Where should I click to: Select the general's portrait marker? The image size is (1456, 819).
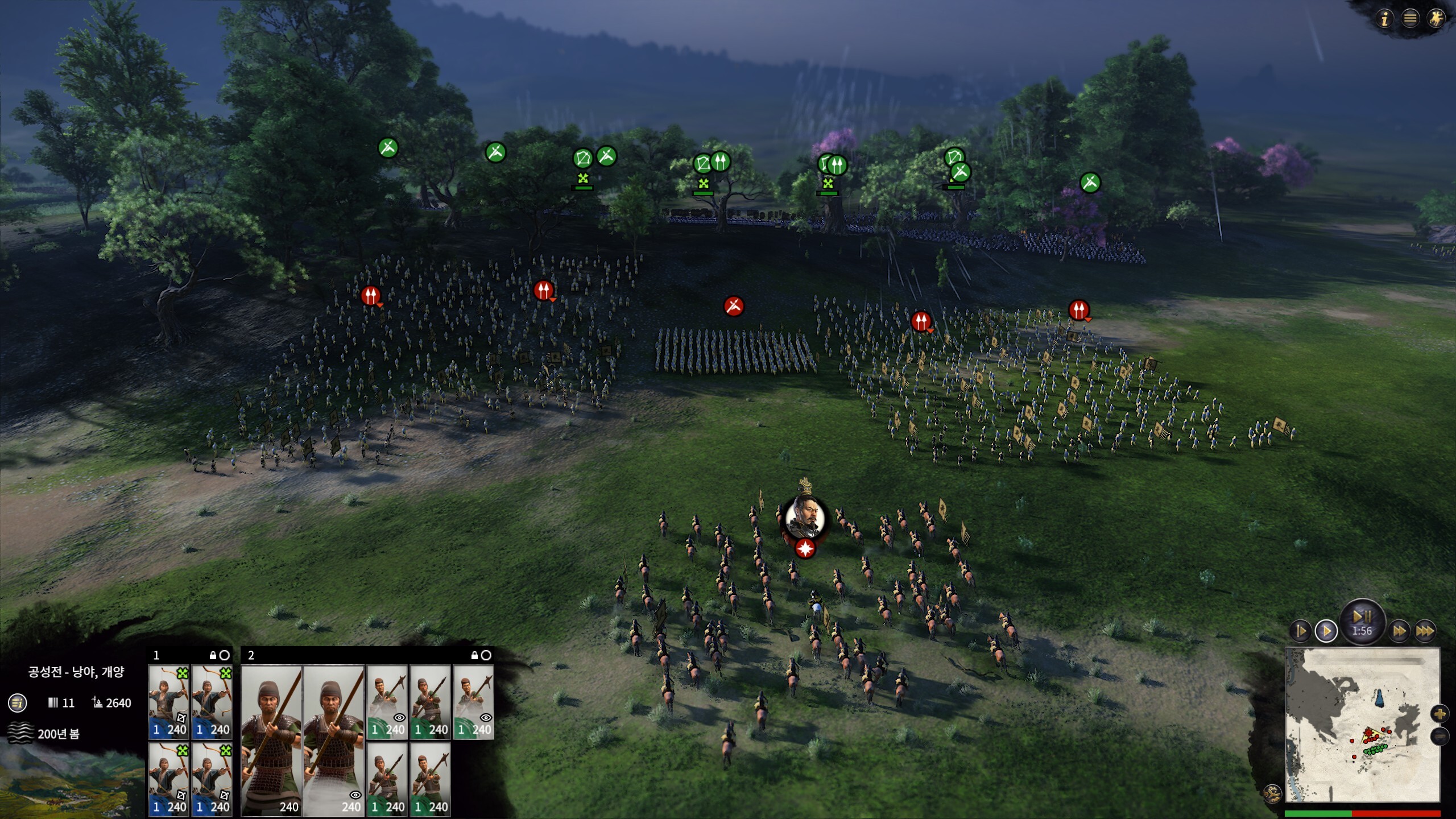(804, 518)
